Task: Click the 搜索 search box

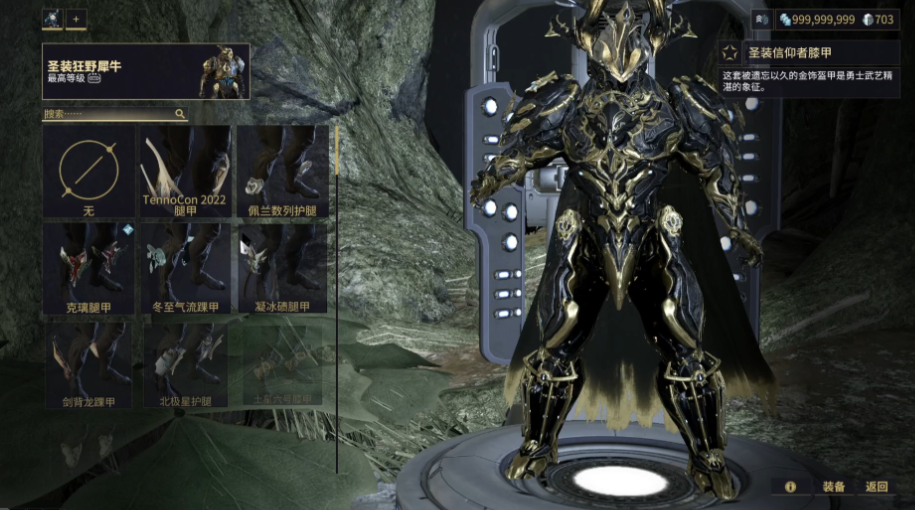Action: point(115,115)
